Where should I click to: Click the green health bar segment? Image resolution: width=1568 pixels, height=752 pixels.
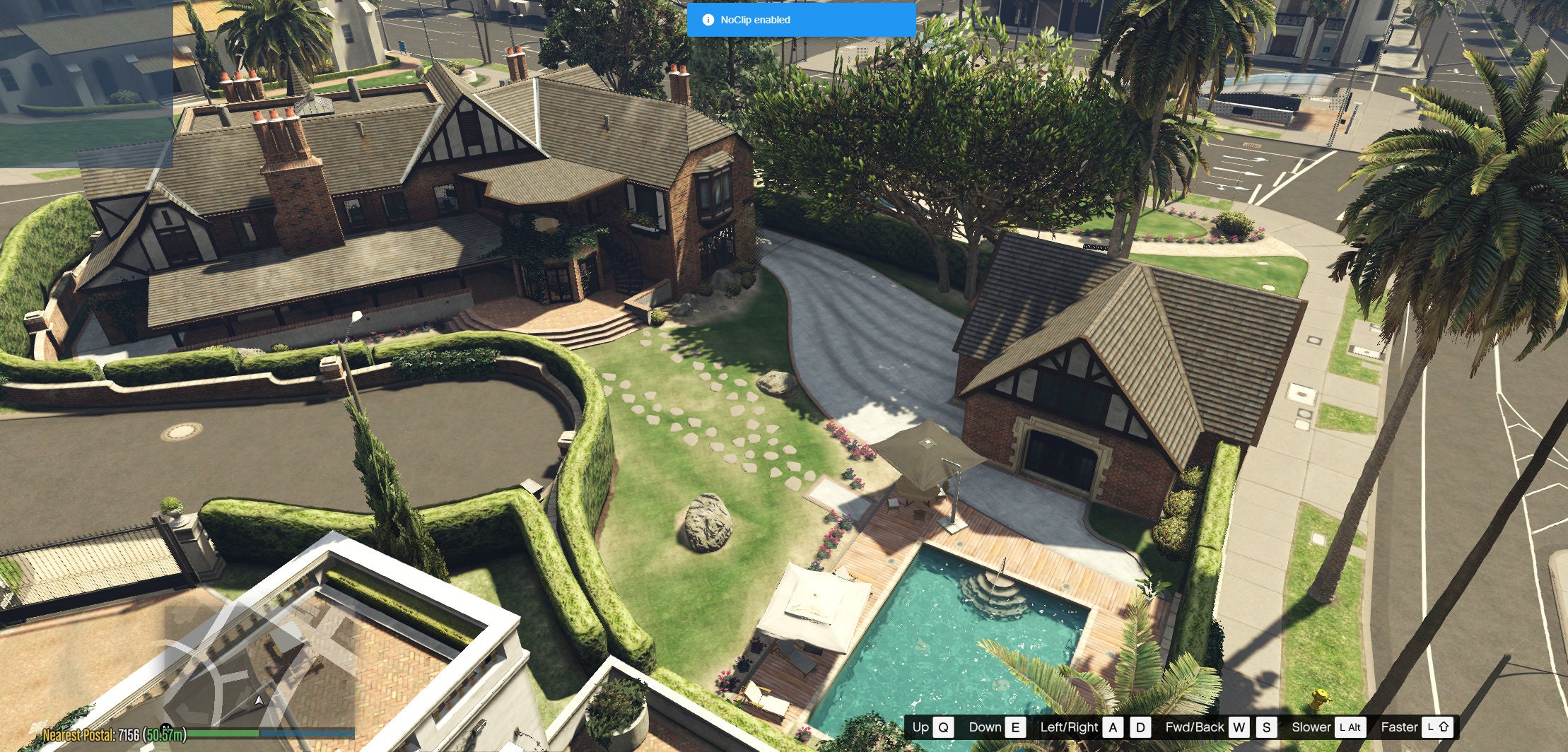coord(223,732)
